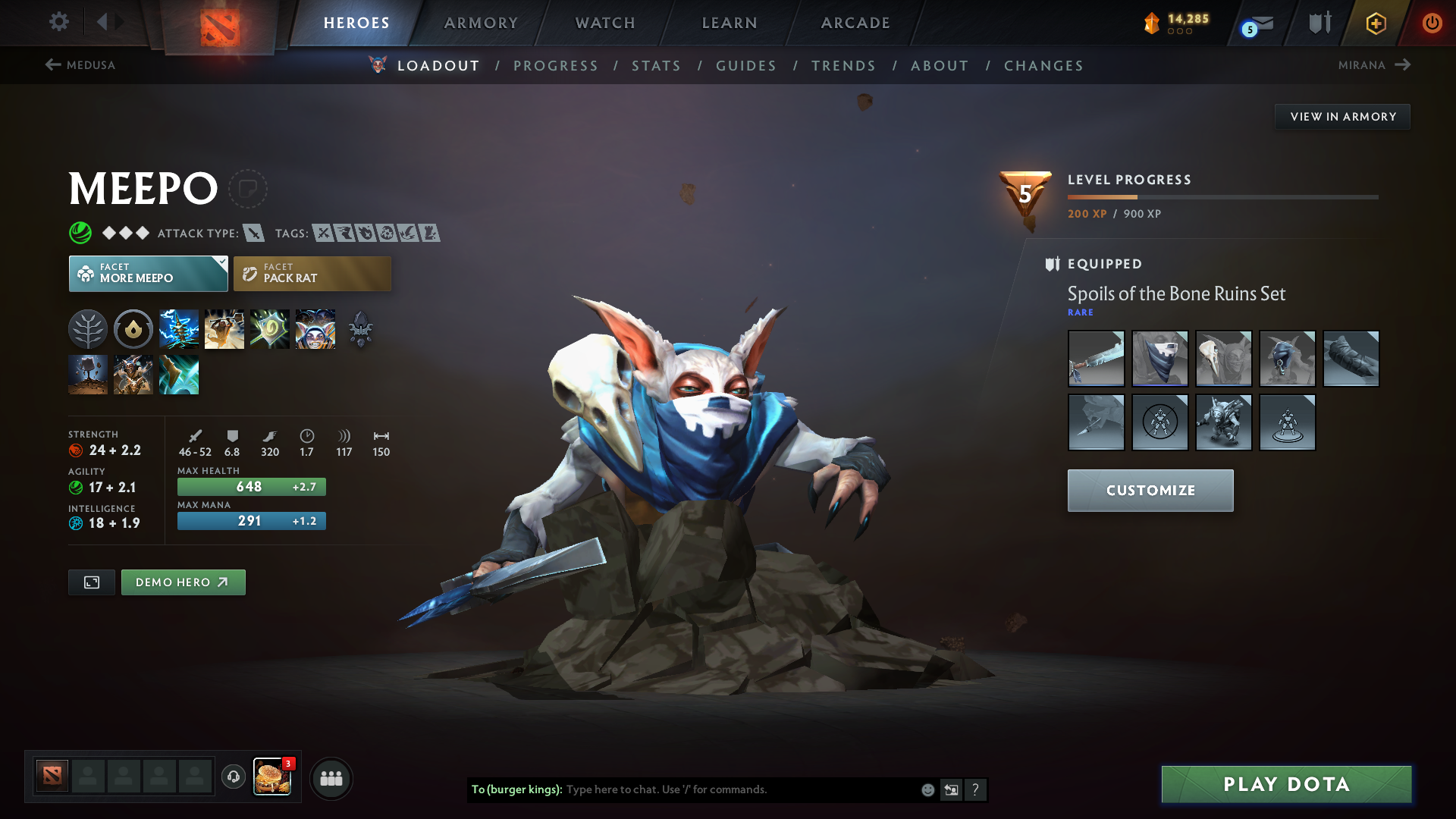Switch to the Guides tab
The image size is (1456, 819).
tap(745, 66)
